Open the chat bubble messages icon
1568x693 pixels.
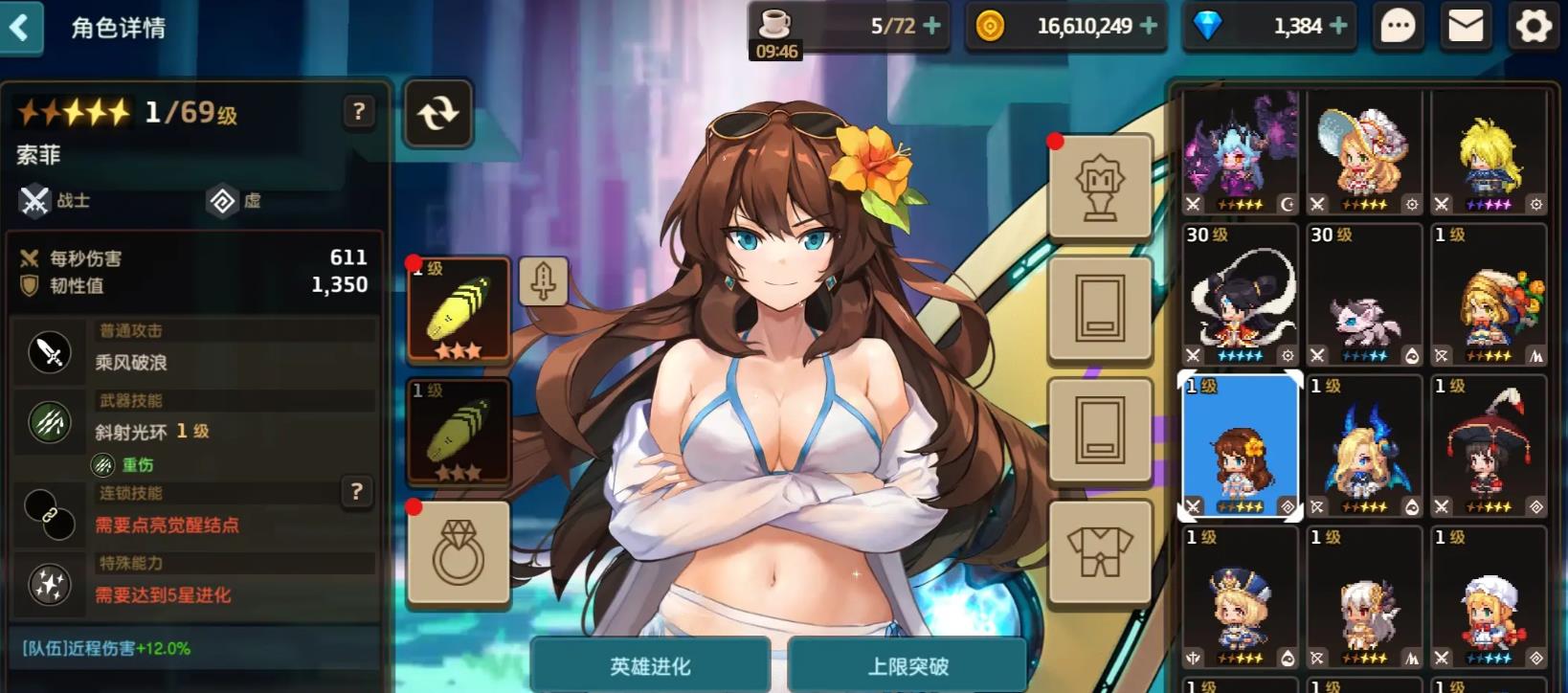click(1396, 26)
